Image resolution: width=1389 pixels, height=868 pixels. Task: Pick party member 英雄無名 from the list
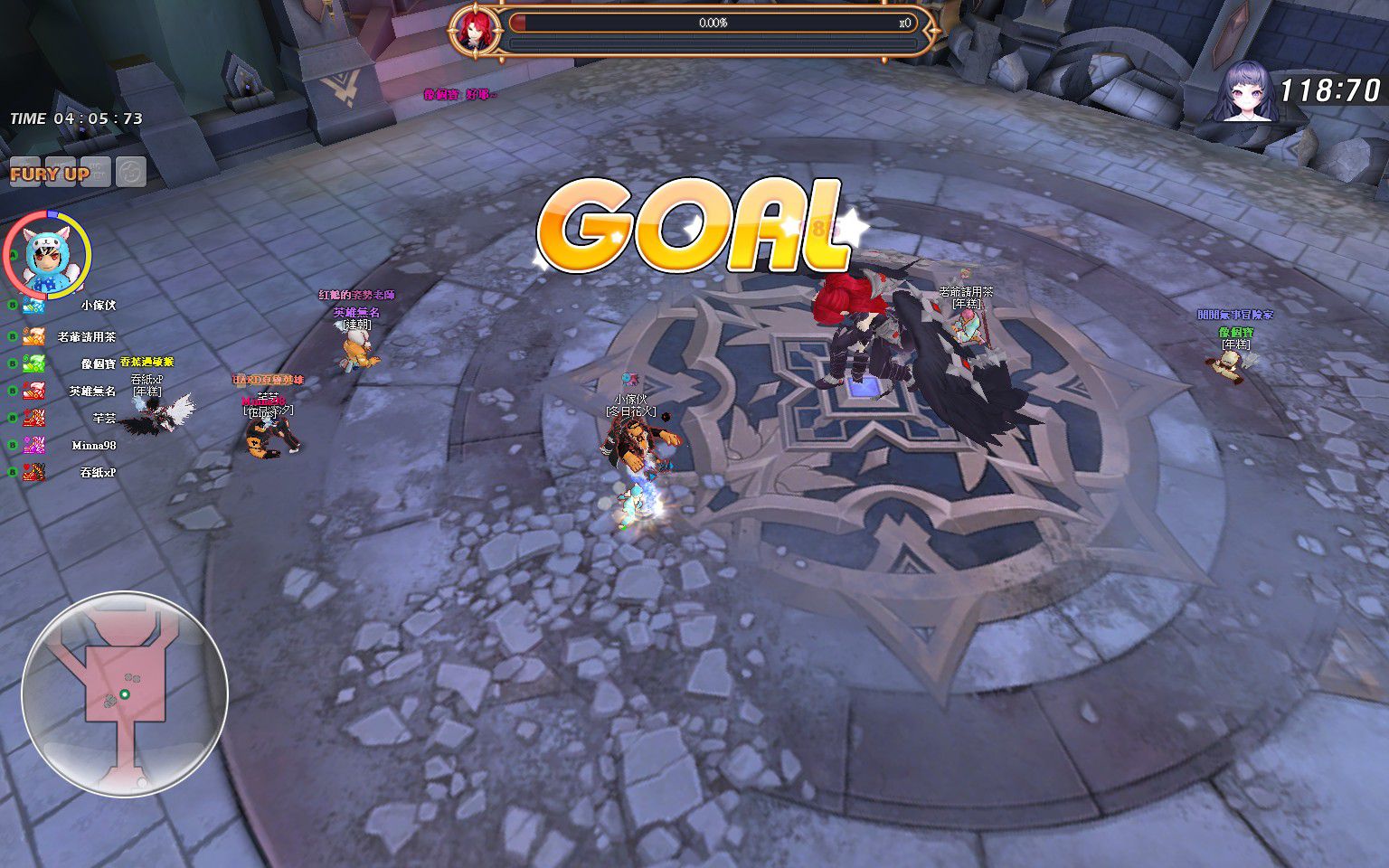92,392
